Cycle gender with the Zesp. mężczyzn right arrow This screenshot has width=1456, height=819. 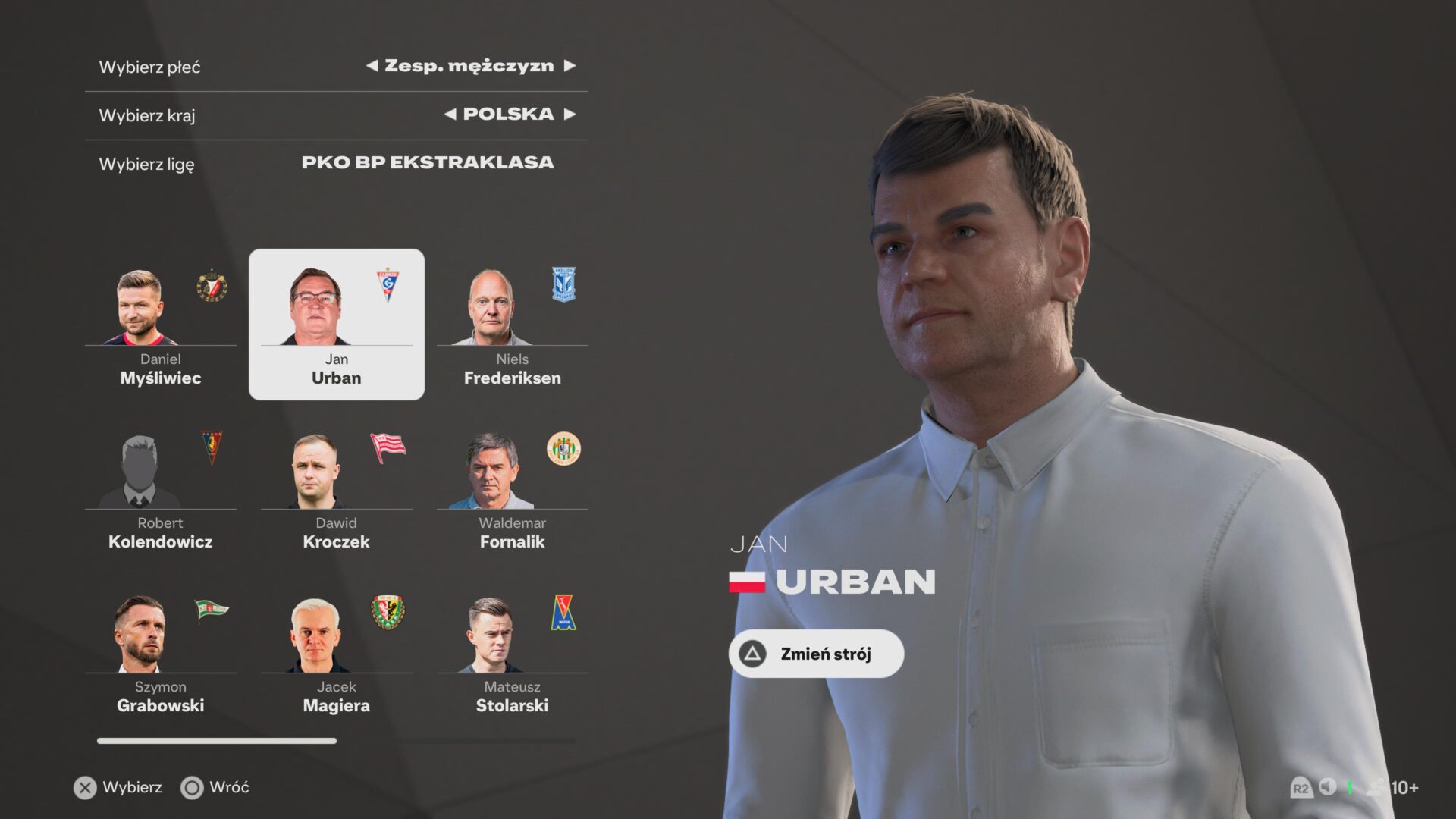571,66
